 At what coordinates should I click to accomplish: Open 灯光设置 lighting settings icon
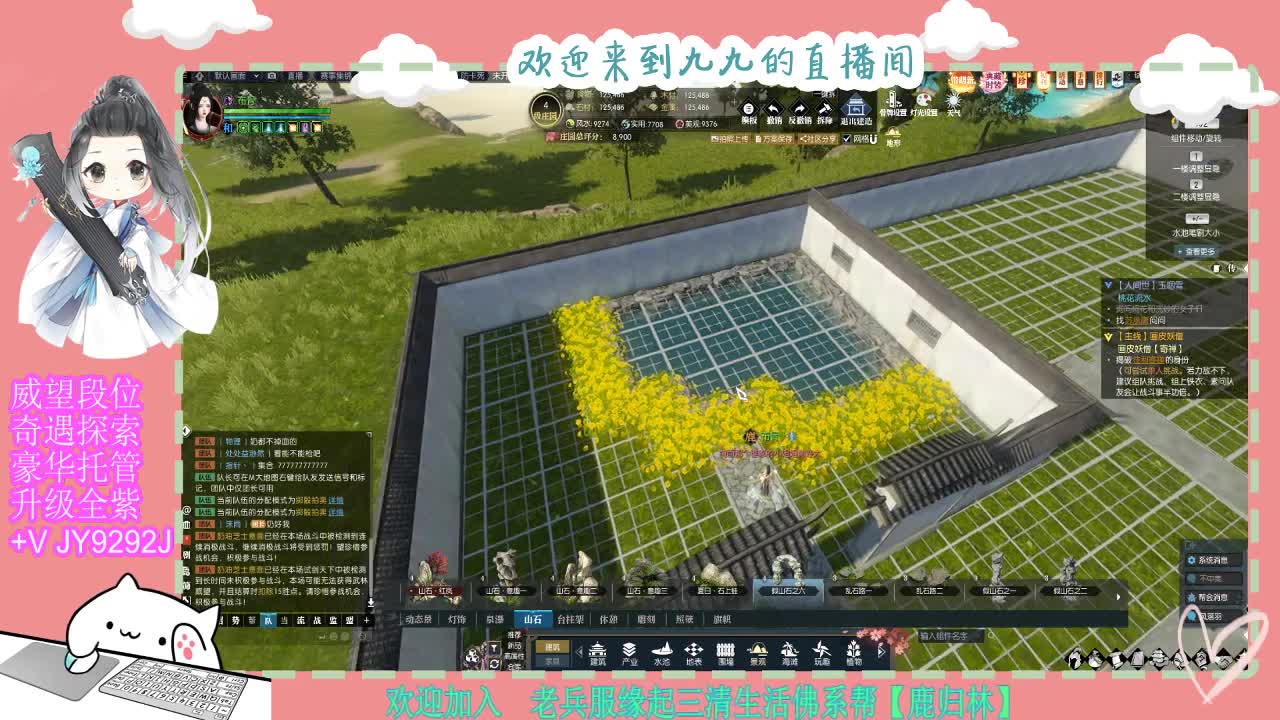coord(924,101)
